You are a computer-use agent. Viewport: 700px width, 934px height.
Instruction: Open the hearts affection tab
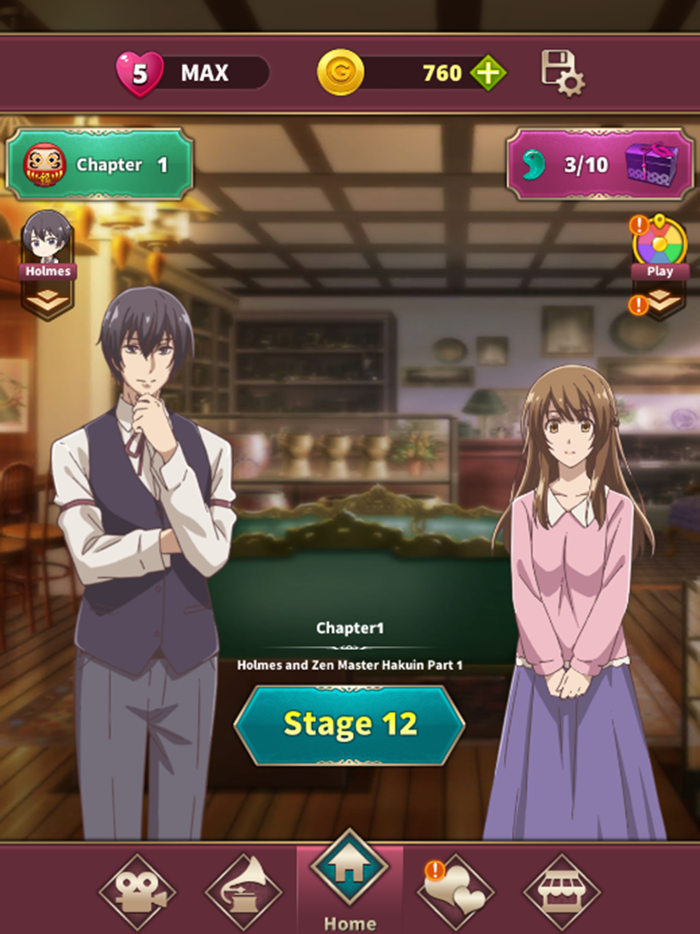click(456, 892)
